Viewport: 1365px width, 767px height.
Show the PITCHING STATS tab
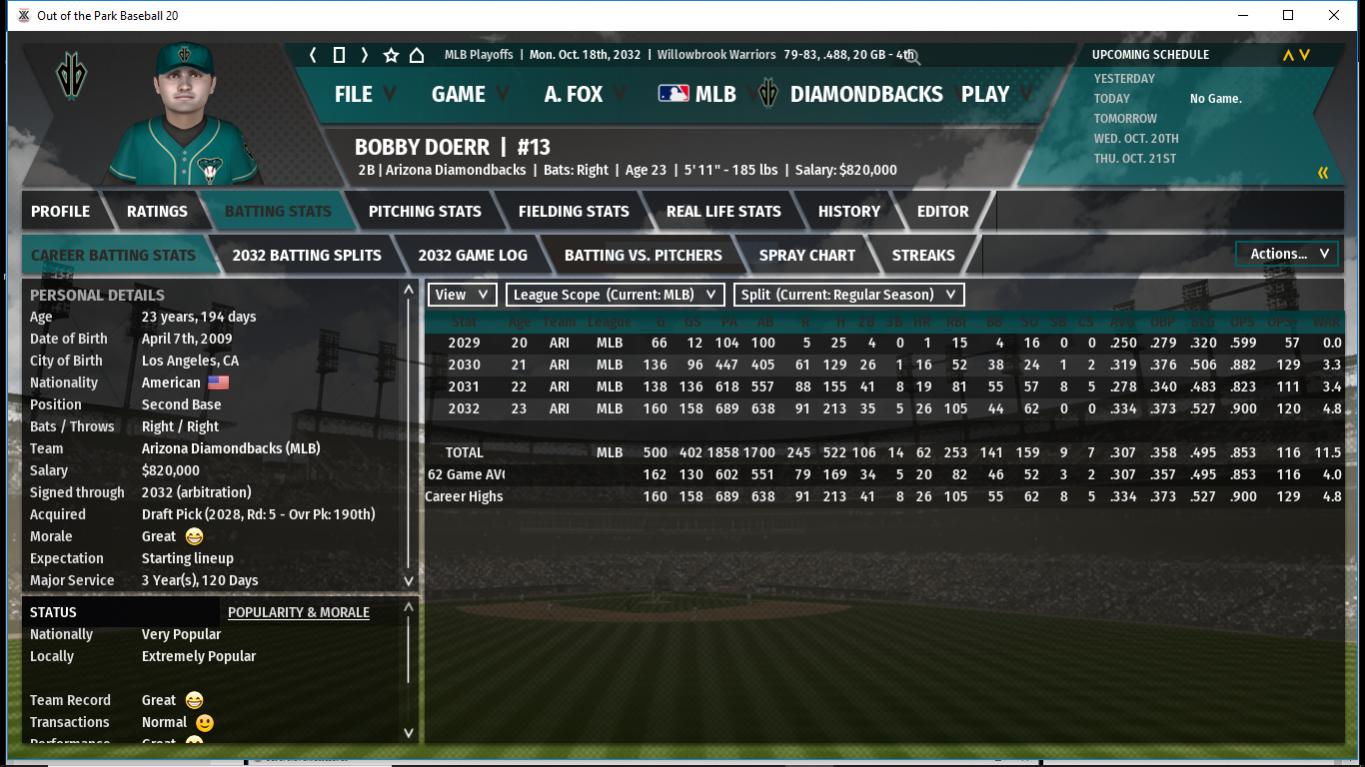click(425, 211)
